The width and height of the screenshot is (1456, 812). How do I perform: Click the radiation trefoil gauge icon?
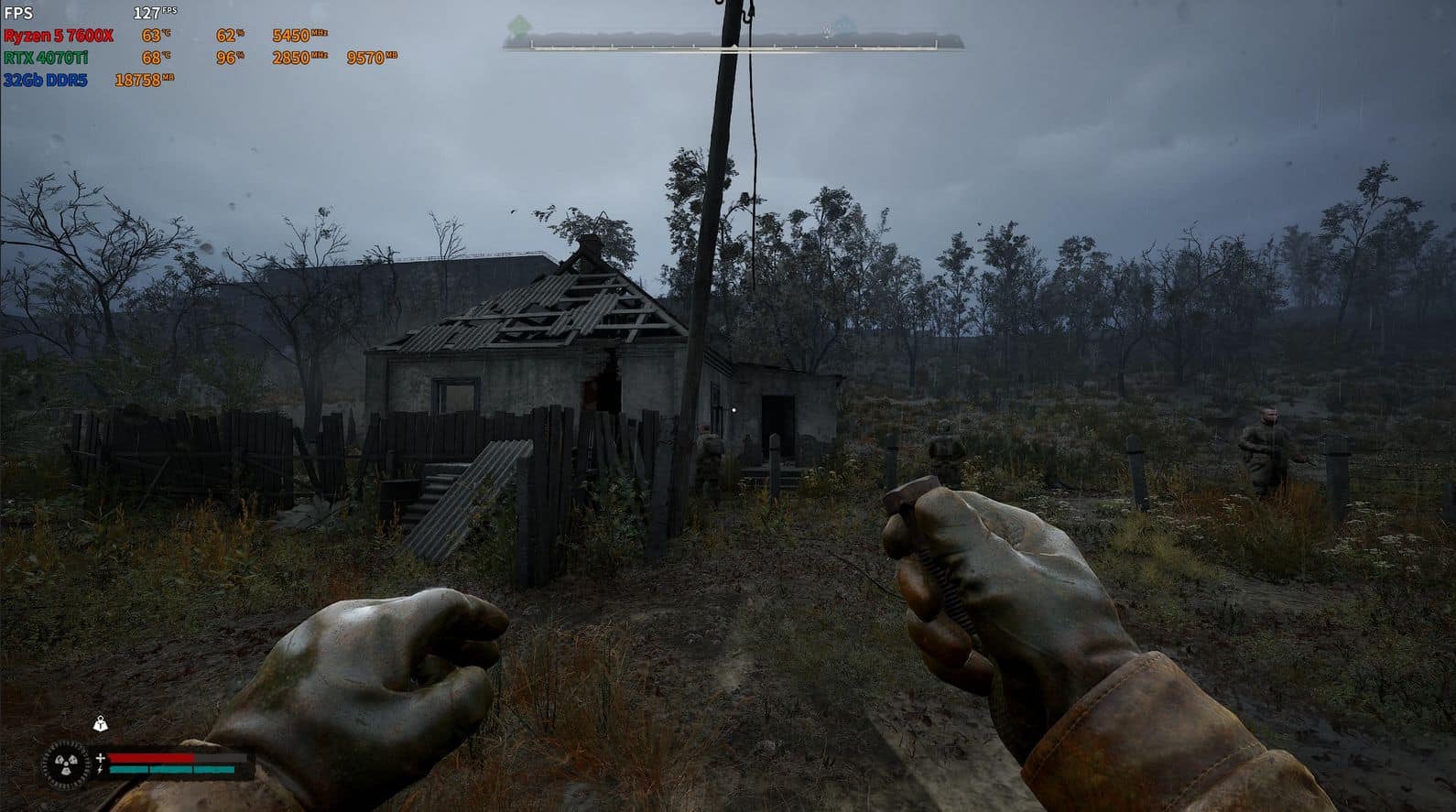pyautogui.click(x=67, y=763)
